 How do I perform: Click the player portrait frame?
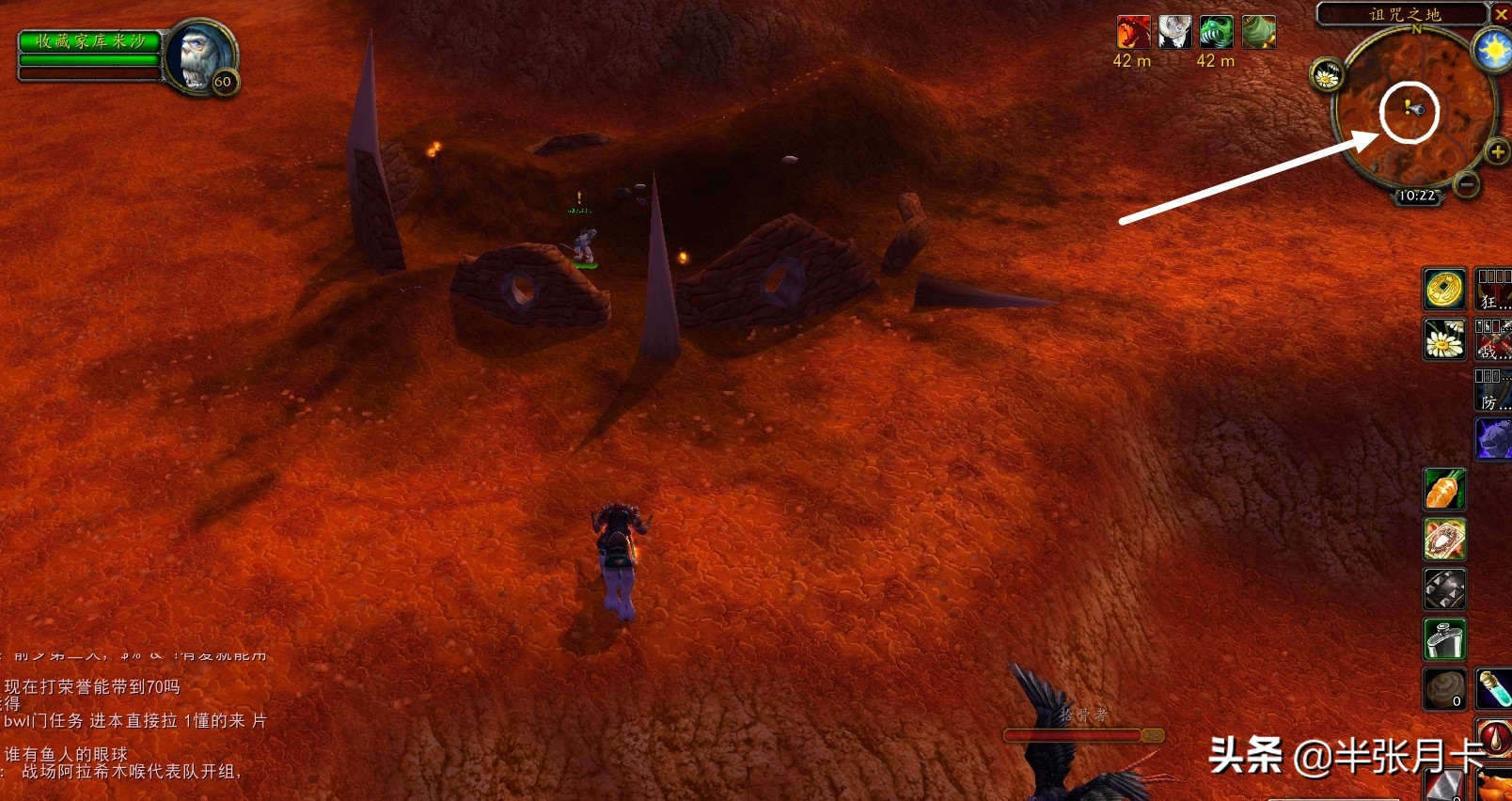201,55
